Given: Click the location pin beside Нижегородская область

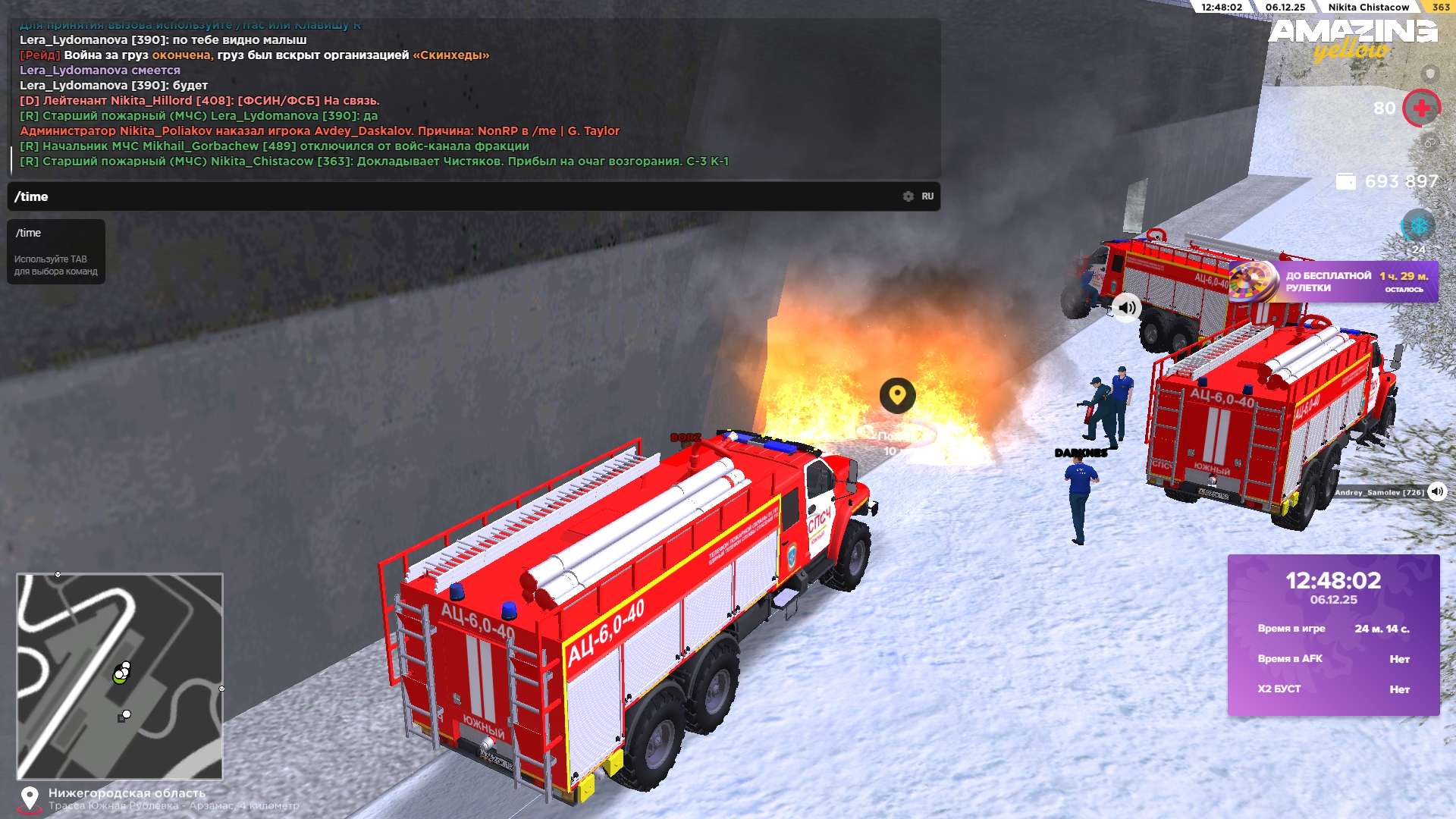Looking at the screenshot, I should pos(30,798).
